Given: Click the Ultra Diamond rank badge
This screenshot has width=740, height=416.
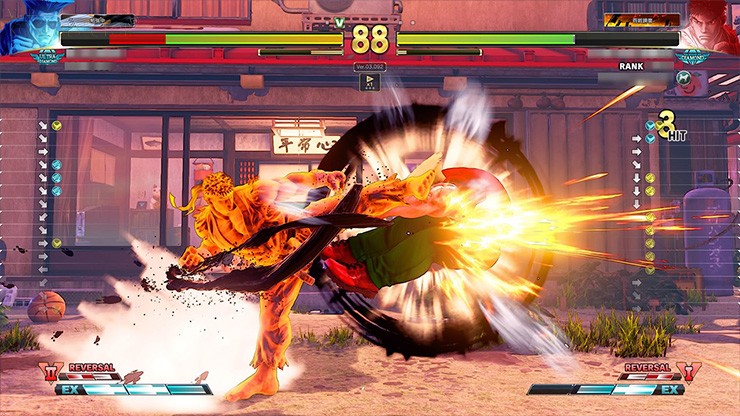Looking at the screenshot, I should [47, 58].
